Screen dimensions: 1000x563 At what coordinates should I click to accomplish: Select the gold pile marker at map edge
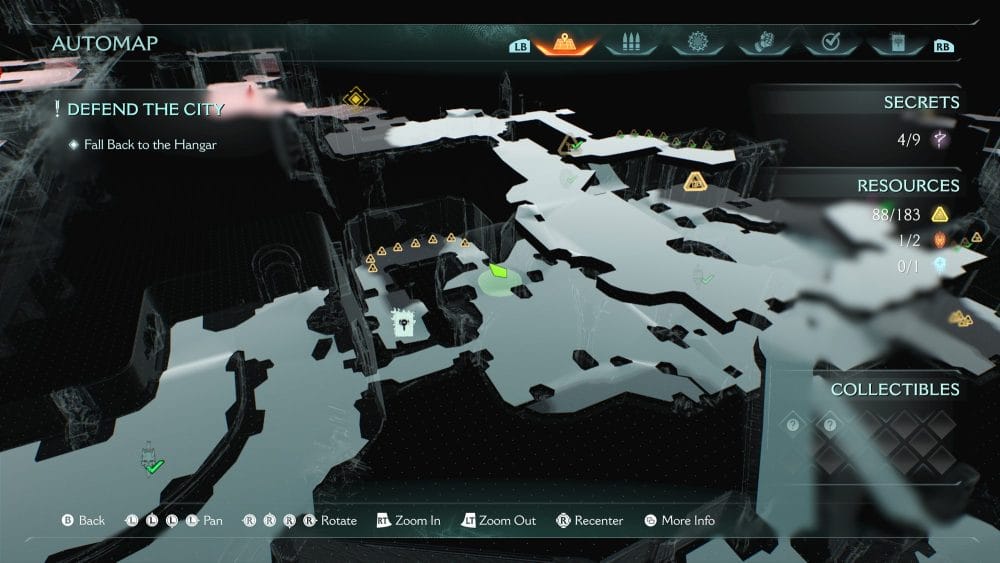(960, 318)
